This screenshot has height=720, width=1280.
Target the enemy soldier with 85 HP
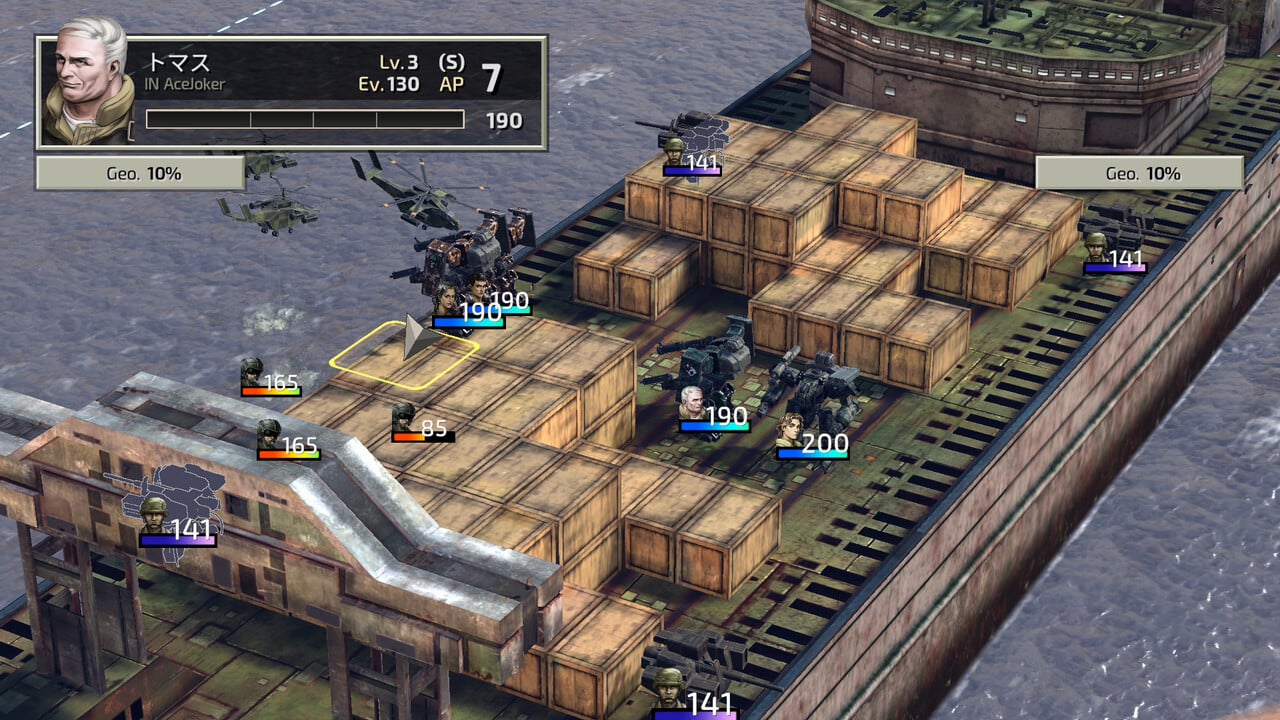coord(404,417)
